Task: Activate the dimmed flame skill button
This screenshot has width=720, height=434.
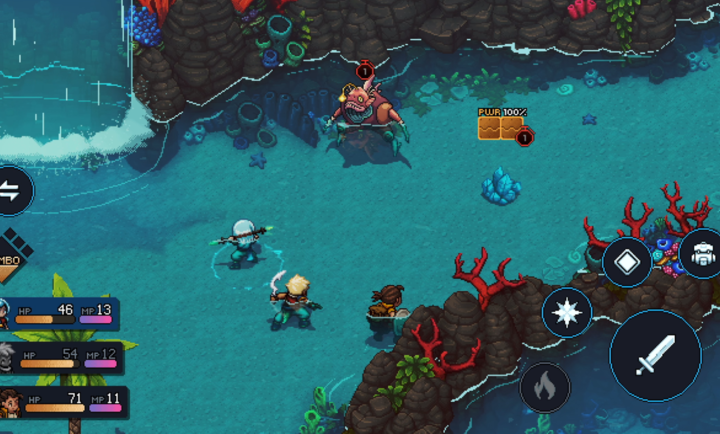Action: pyautogui.click(x=544, y=387)
